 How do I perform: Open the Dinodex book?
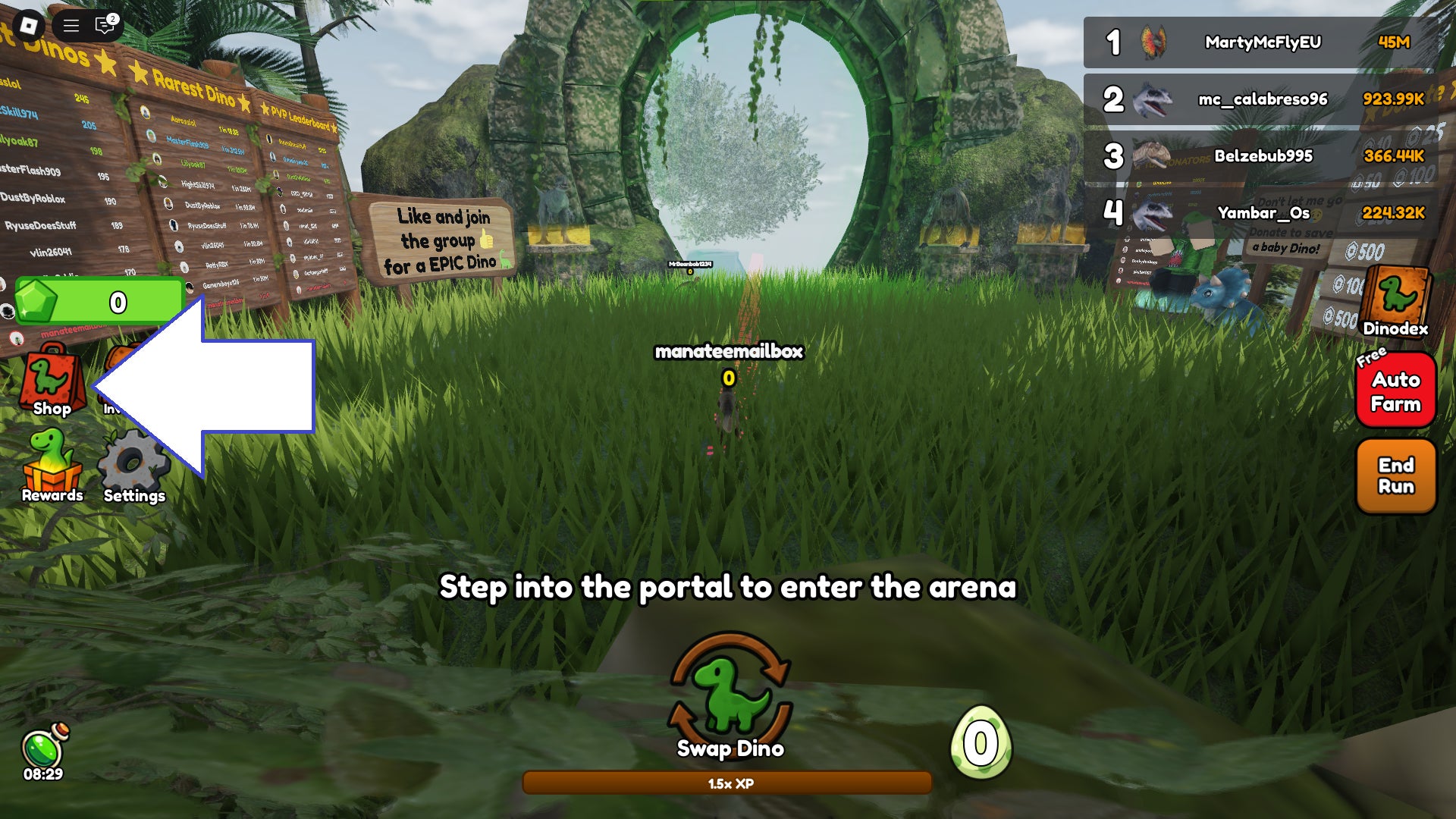point(1395,301)
